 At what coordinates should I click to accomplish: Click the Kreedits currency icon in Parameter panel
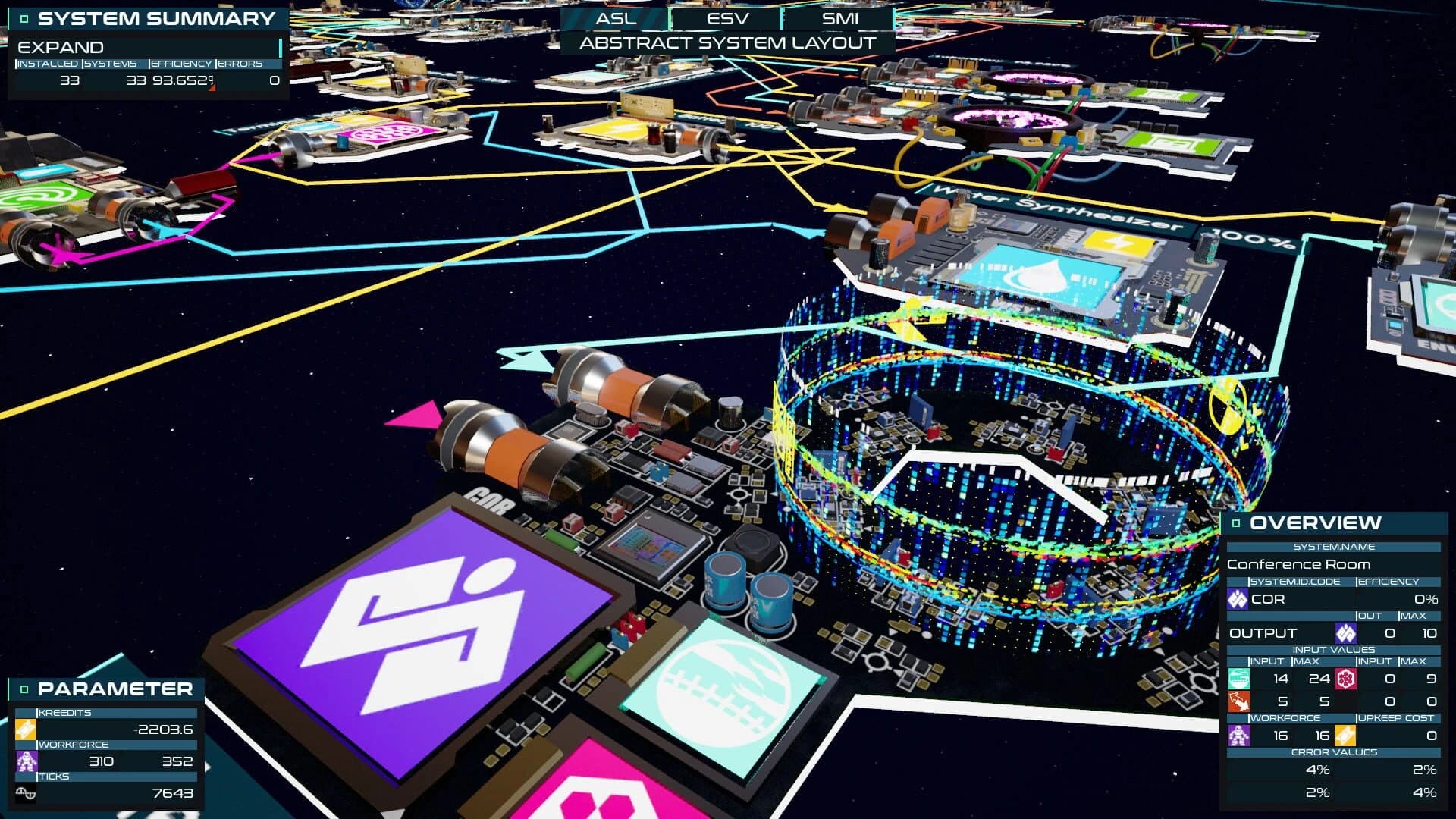point(25,728)
